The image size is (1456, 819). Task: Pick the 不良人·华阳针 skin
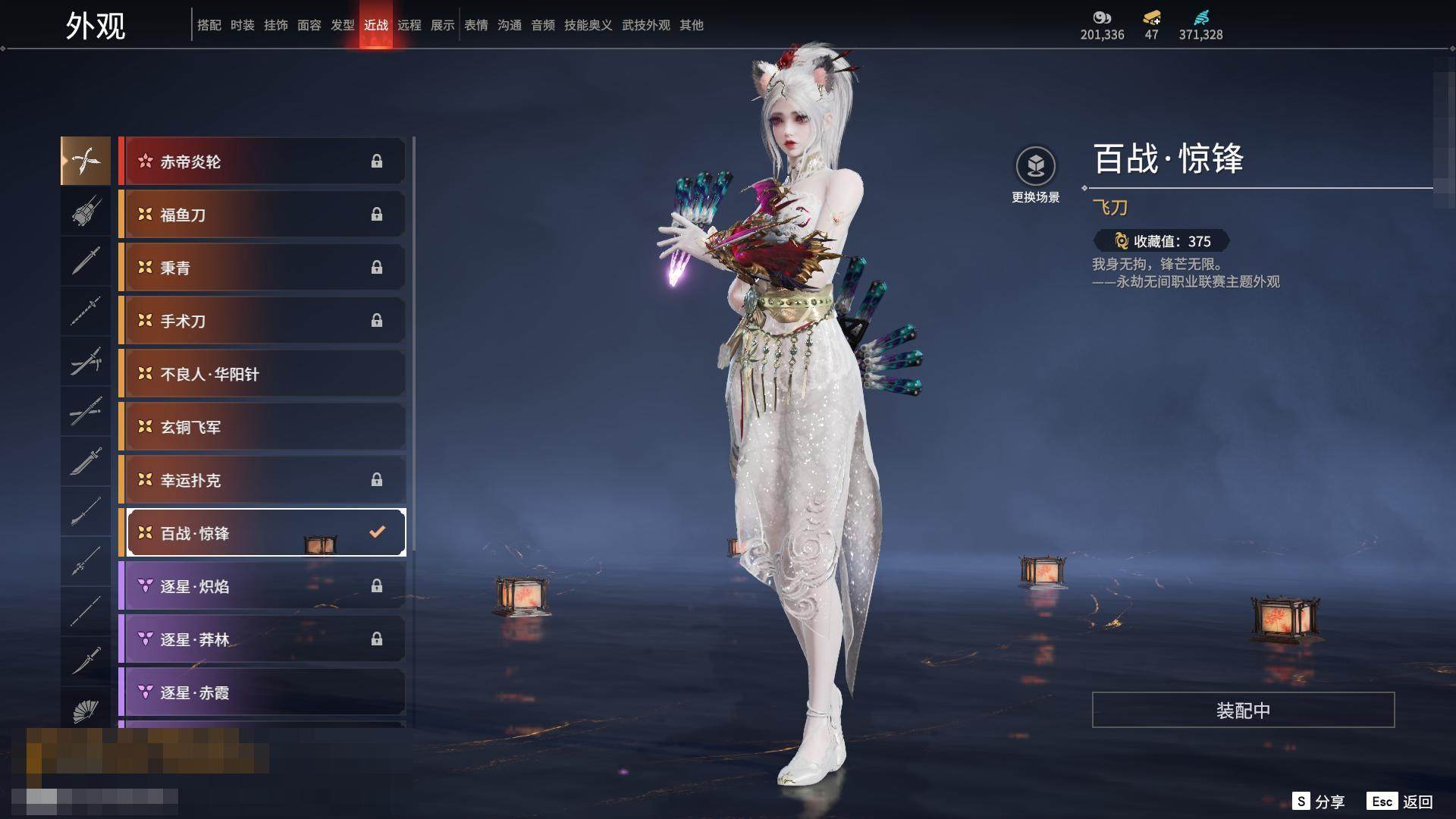click(x=262, y=374)
